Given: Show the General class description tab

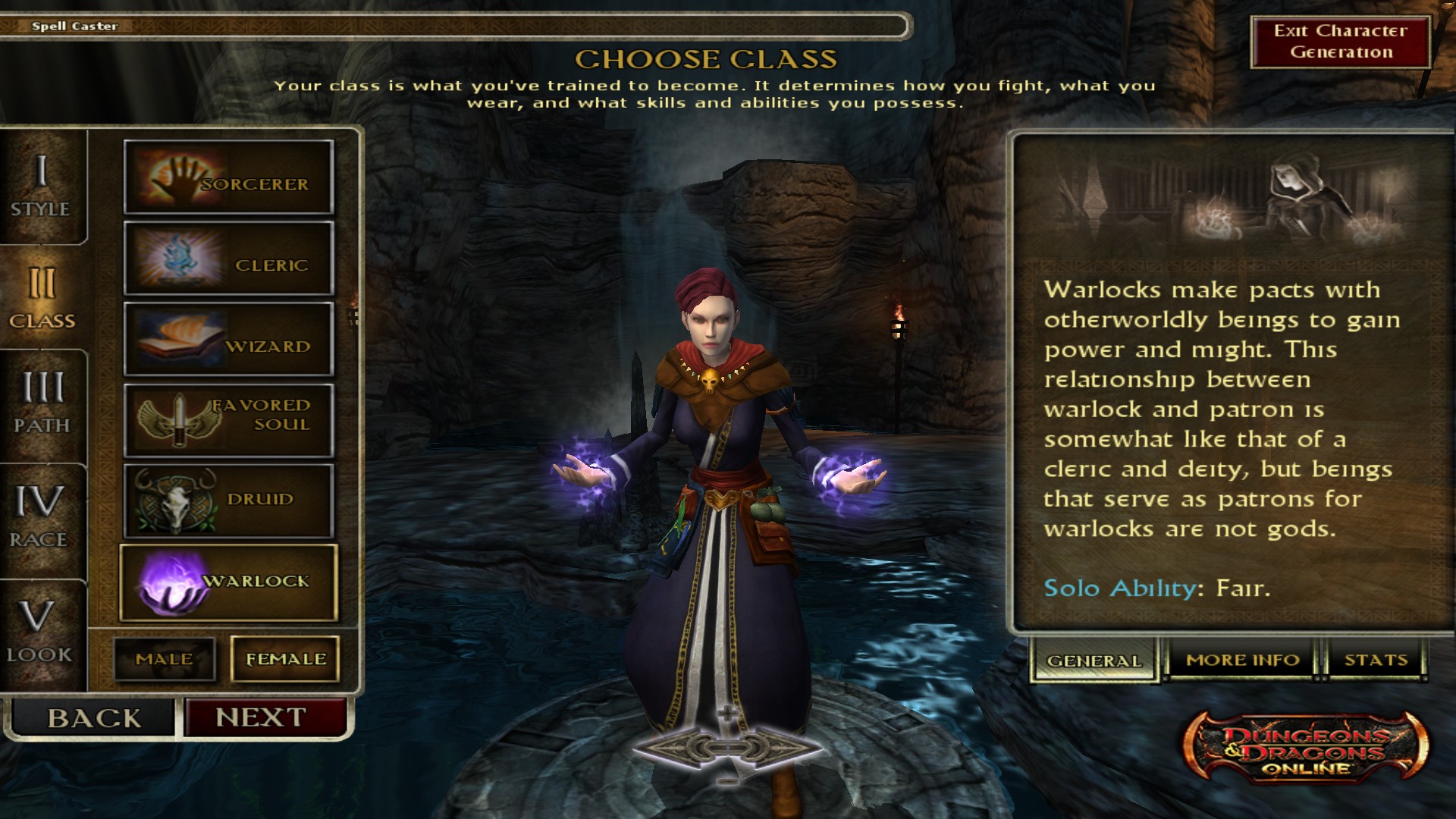Looking at the screenshot, I should [x=1094, y=661].
